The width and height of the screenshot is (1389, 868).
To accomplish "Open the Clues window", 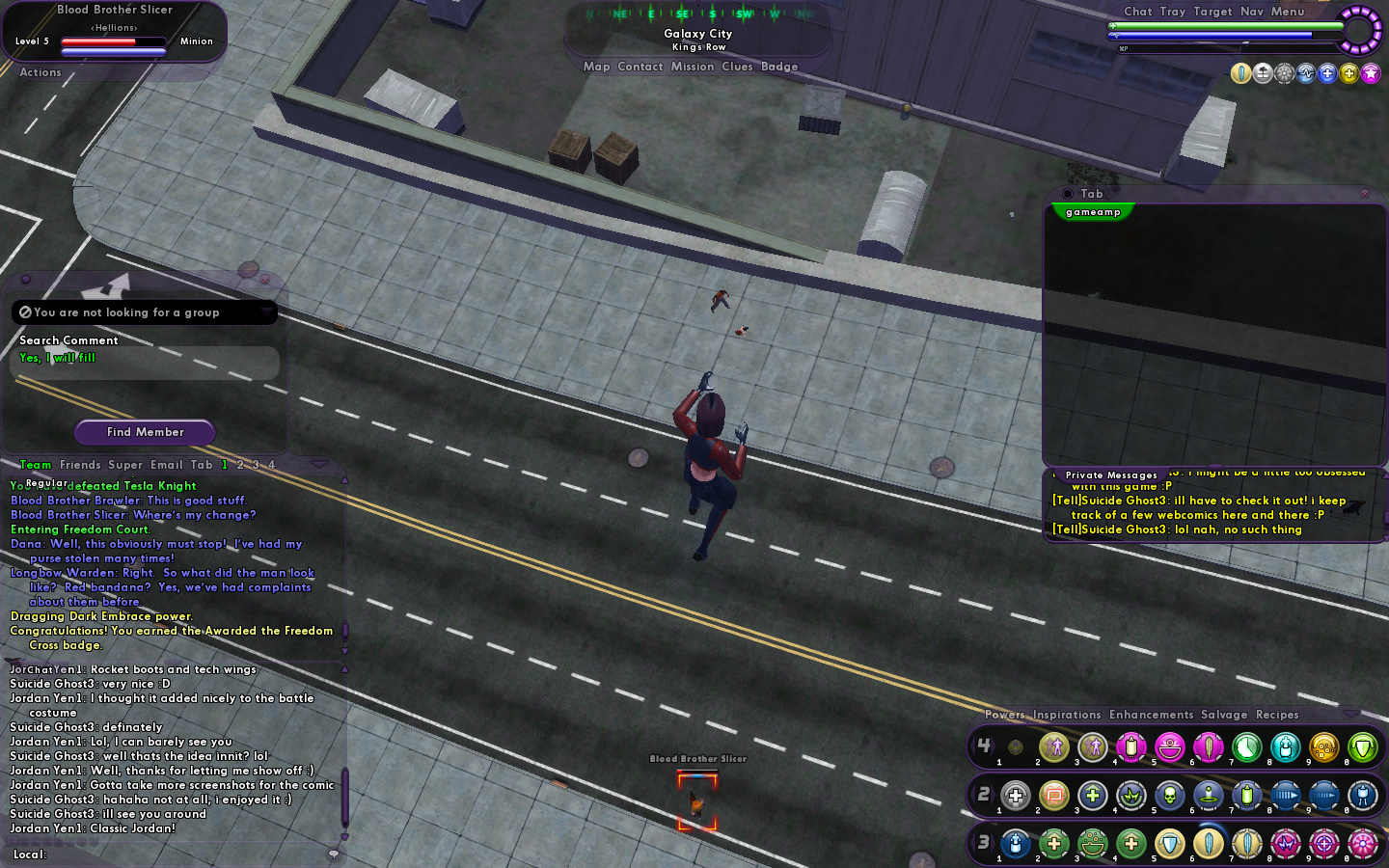I will point(737,67).
